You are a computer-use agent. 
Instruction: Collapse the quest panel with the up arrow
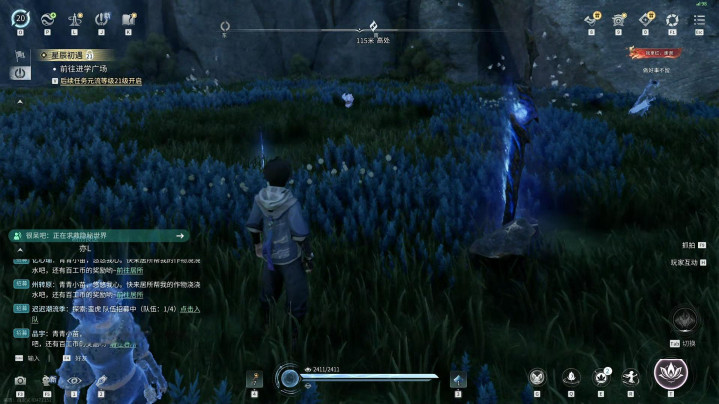click(x=20, y=102)
